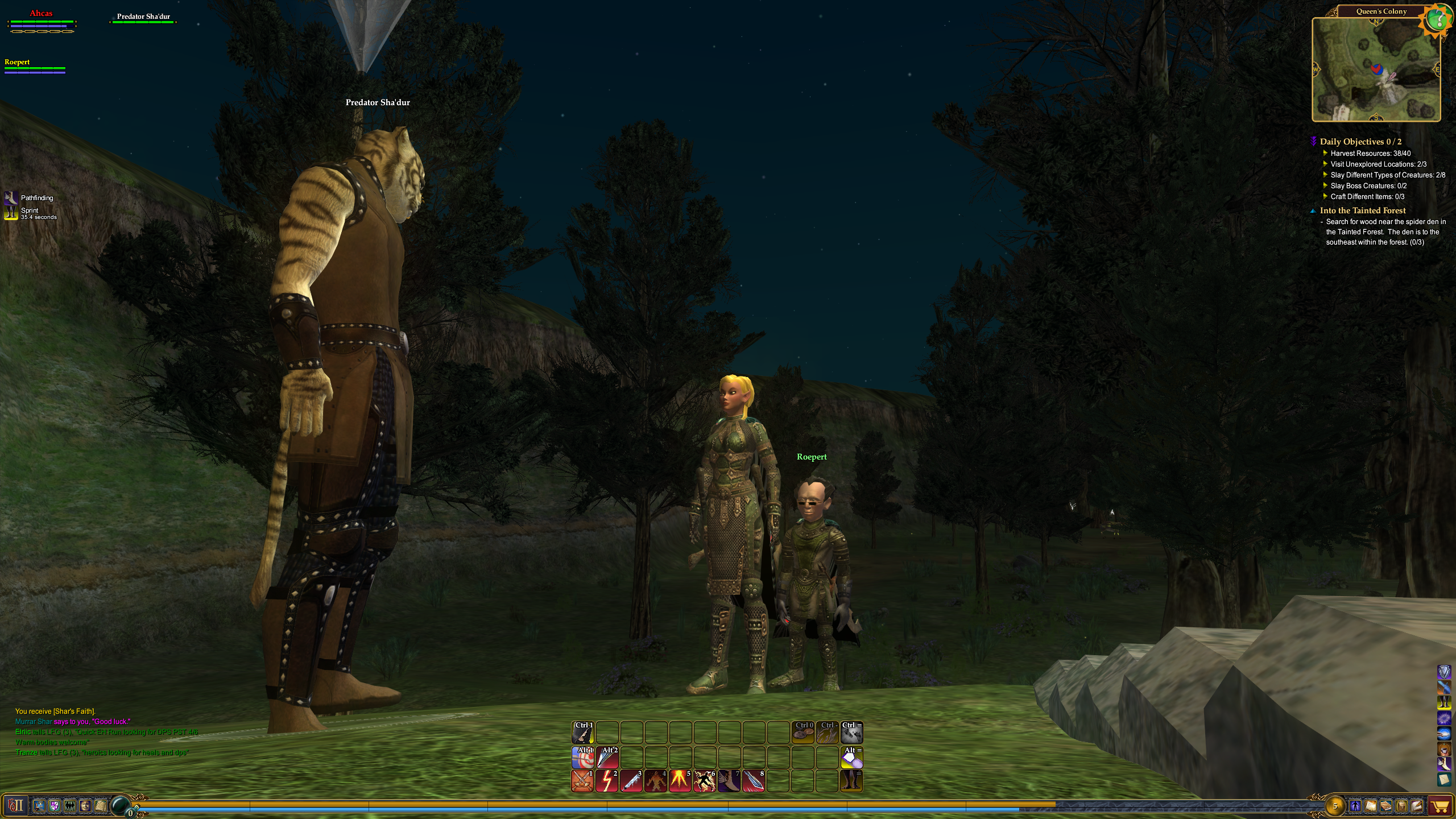Open the character silhouette window
The width and height of the screenshot is (1456, 819).
point(1355,806)
